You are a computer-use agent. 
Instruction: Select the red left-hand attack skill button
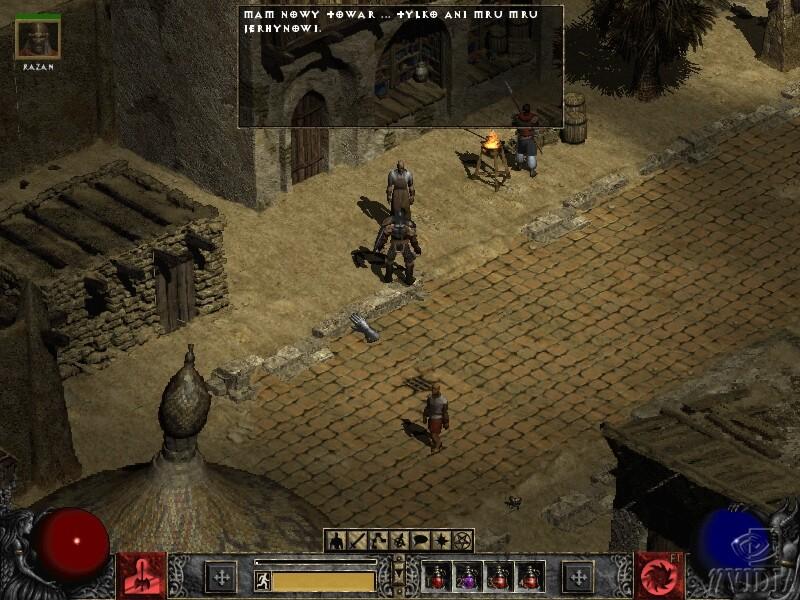(x=141, y=576)
